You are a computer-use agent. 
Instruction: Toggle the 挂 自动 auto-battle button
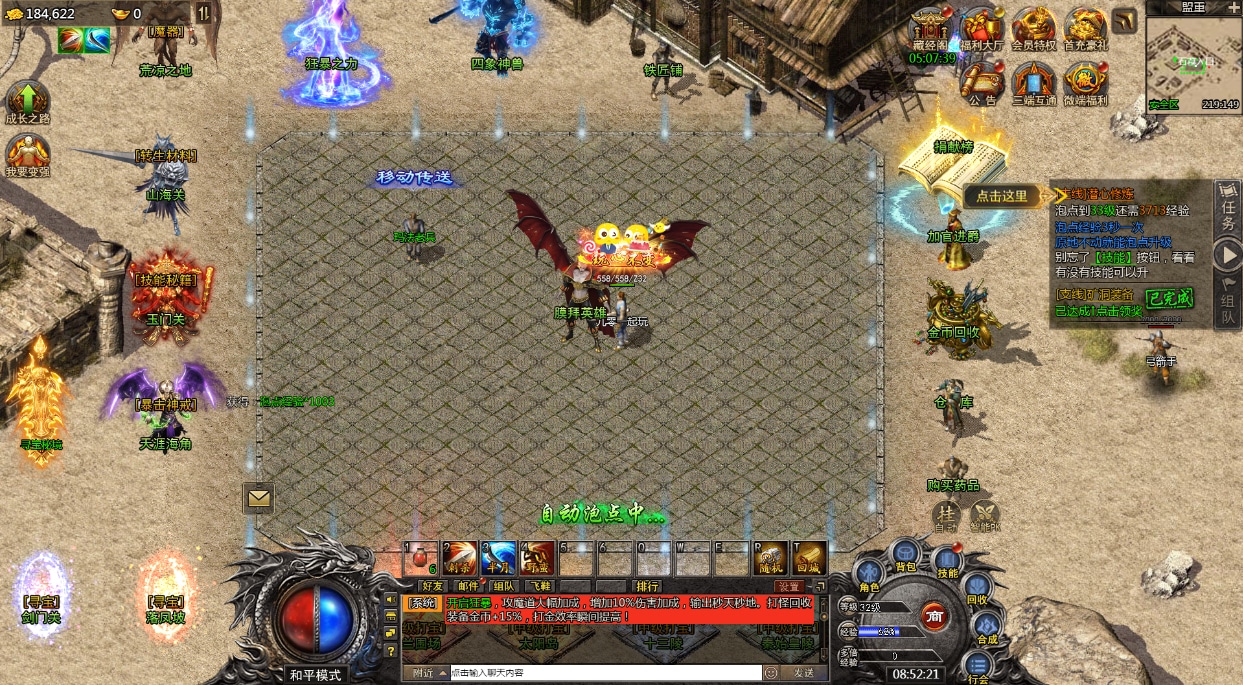coord(945,515)
